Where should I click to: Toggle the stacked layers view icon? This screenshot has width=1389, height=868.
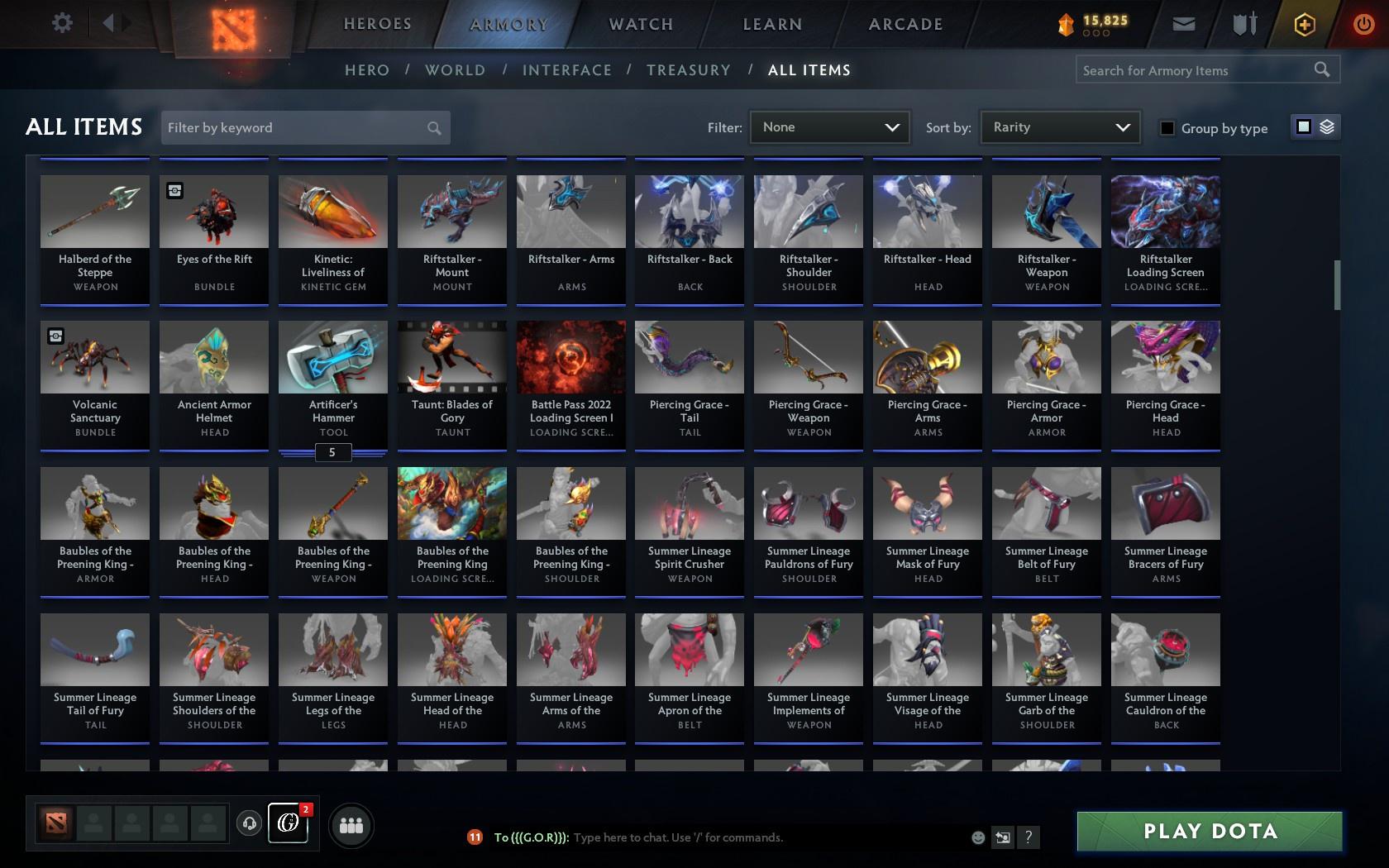(x=1328, y=128)
